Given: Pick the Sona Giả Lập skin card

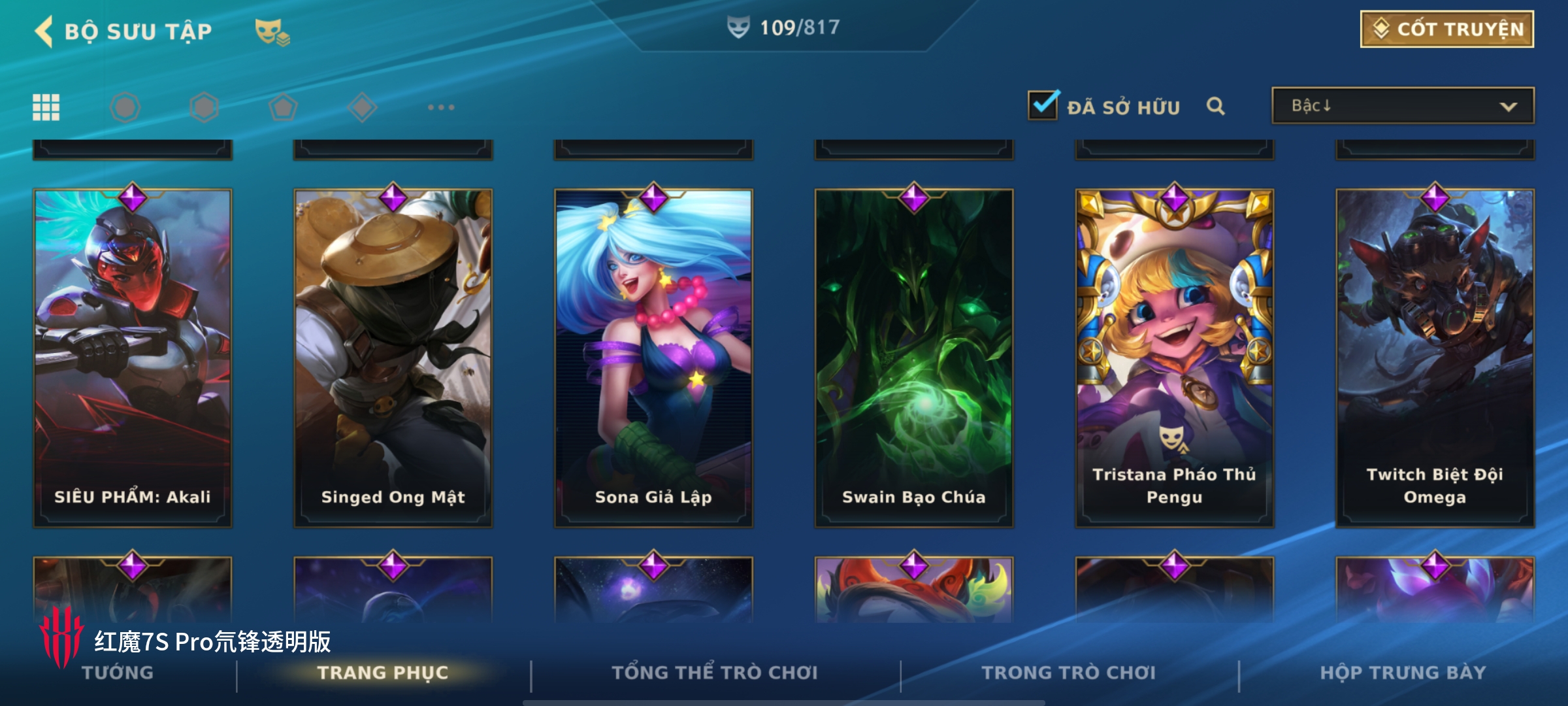Looking at the screenshot, I should (x=653, y=358).
